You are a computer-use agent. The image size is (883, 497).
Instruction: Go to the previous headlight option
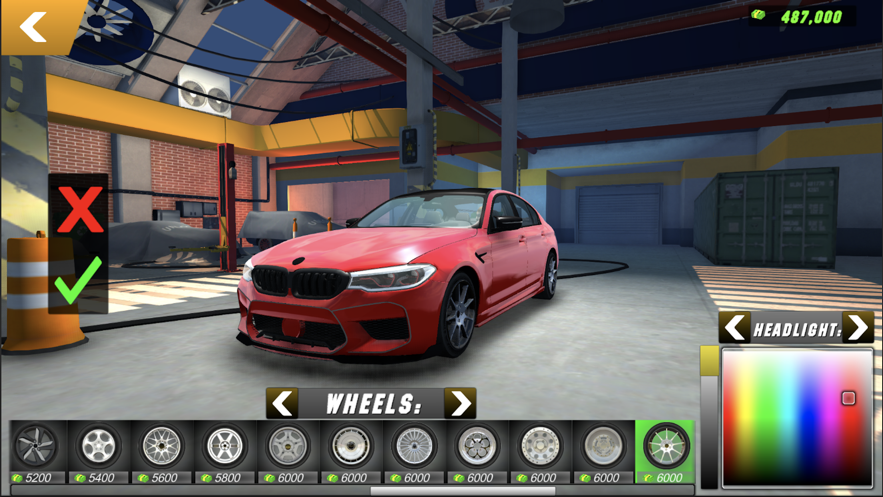(735, 328)
